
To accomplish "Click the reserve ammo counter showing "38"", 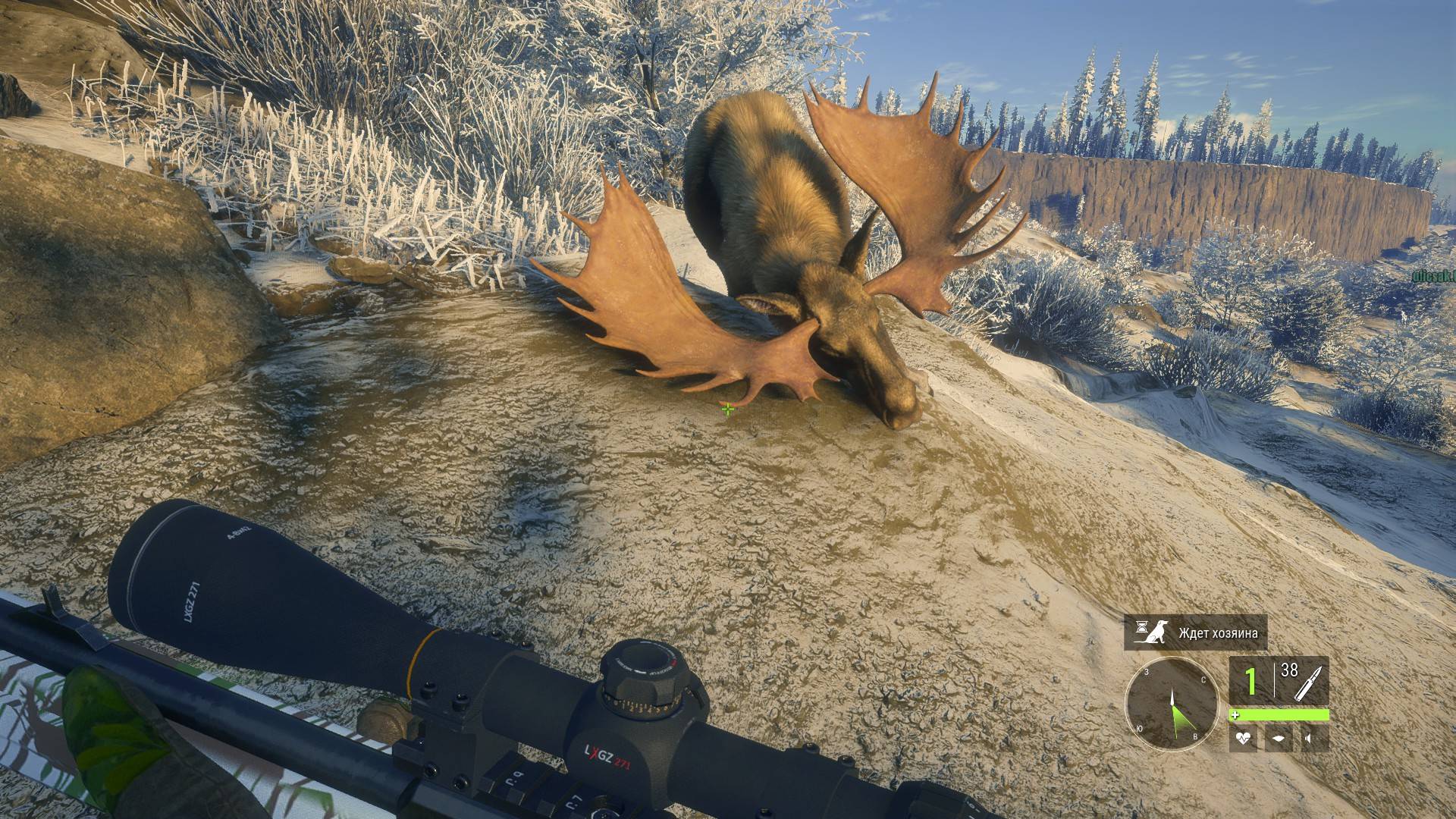I will pos(1290,670).
